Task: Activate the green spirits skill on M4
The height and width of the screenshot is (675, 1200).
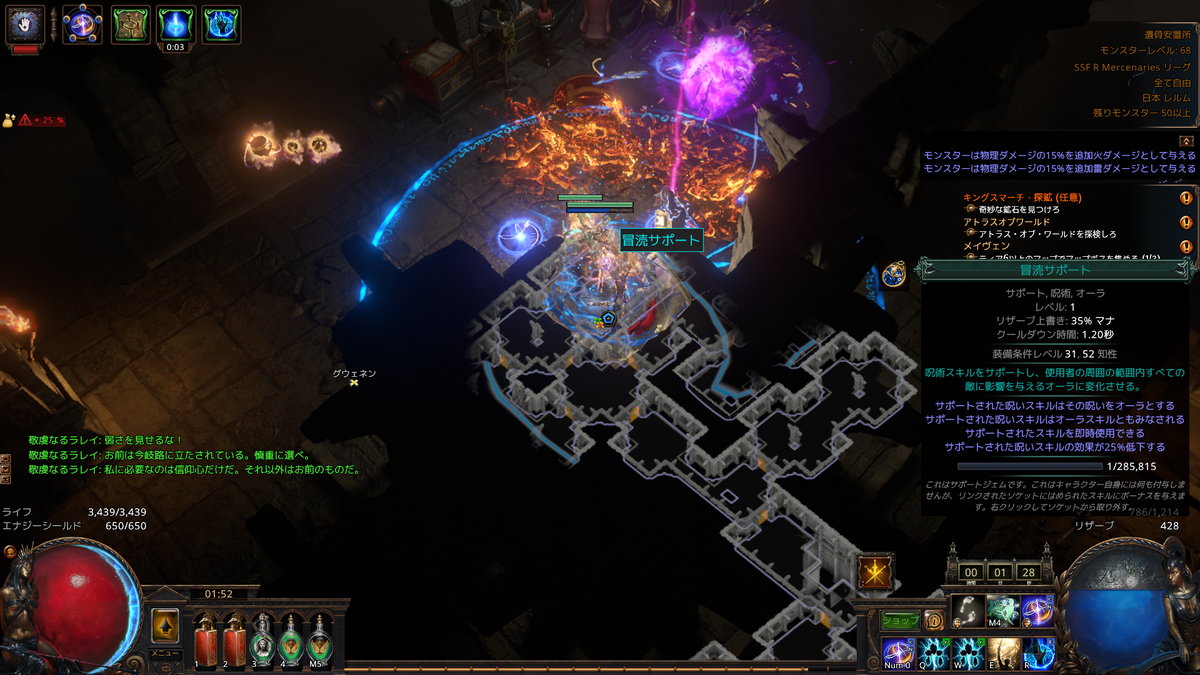Action: pos(1002,611)
